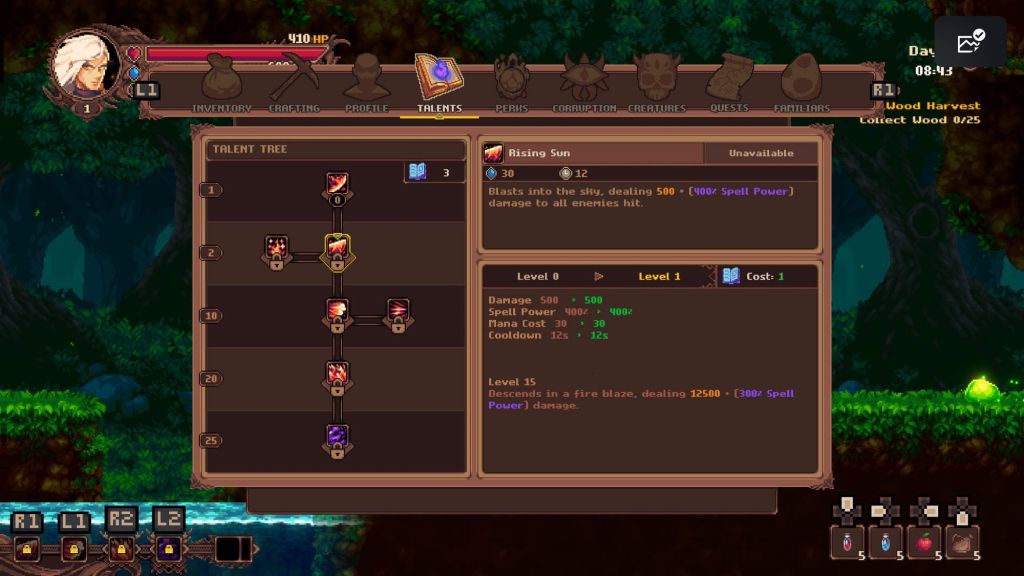
Task: Open the chart overlay button in corner
Action: pos(970,41)
